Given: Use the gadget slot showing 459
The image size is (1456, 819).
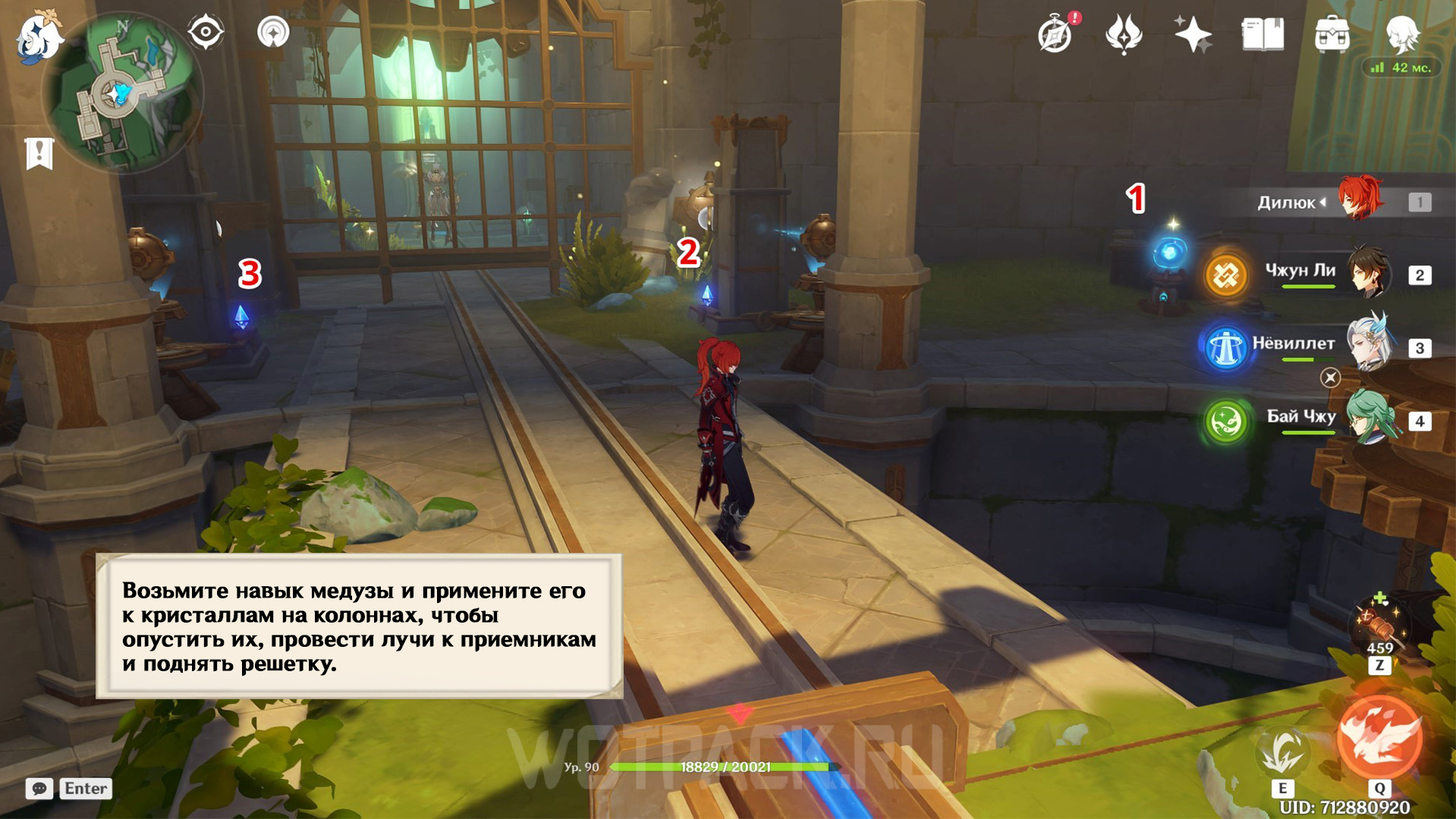Looking at the screenshot, I should (x=1379, y=626).
